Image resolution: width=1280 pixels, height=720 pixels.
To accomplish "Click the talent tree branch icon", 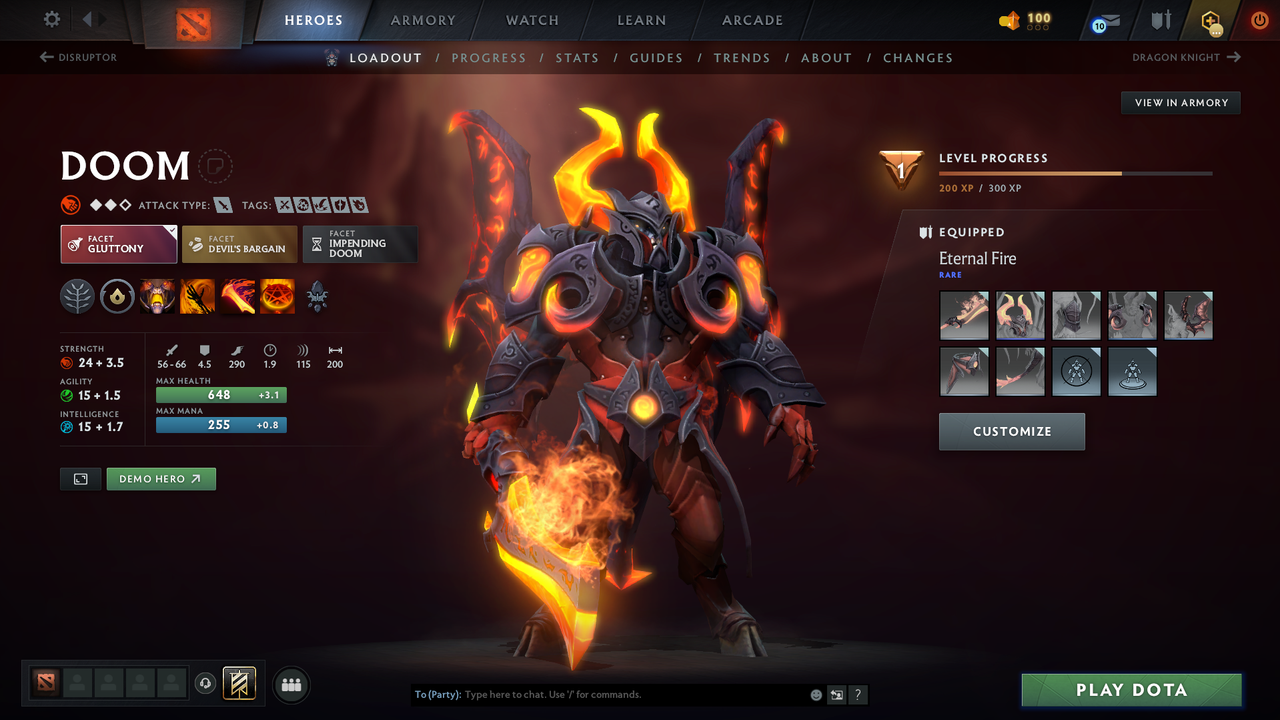I will click(78, 296).
